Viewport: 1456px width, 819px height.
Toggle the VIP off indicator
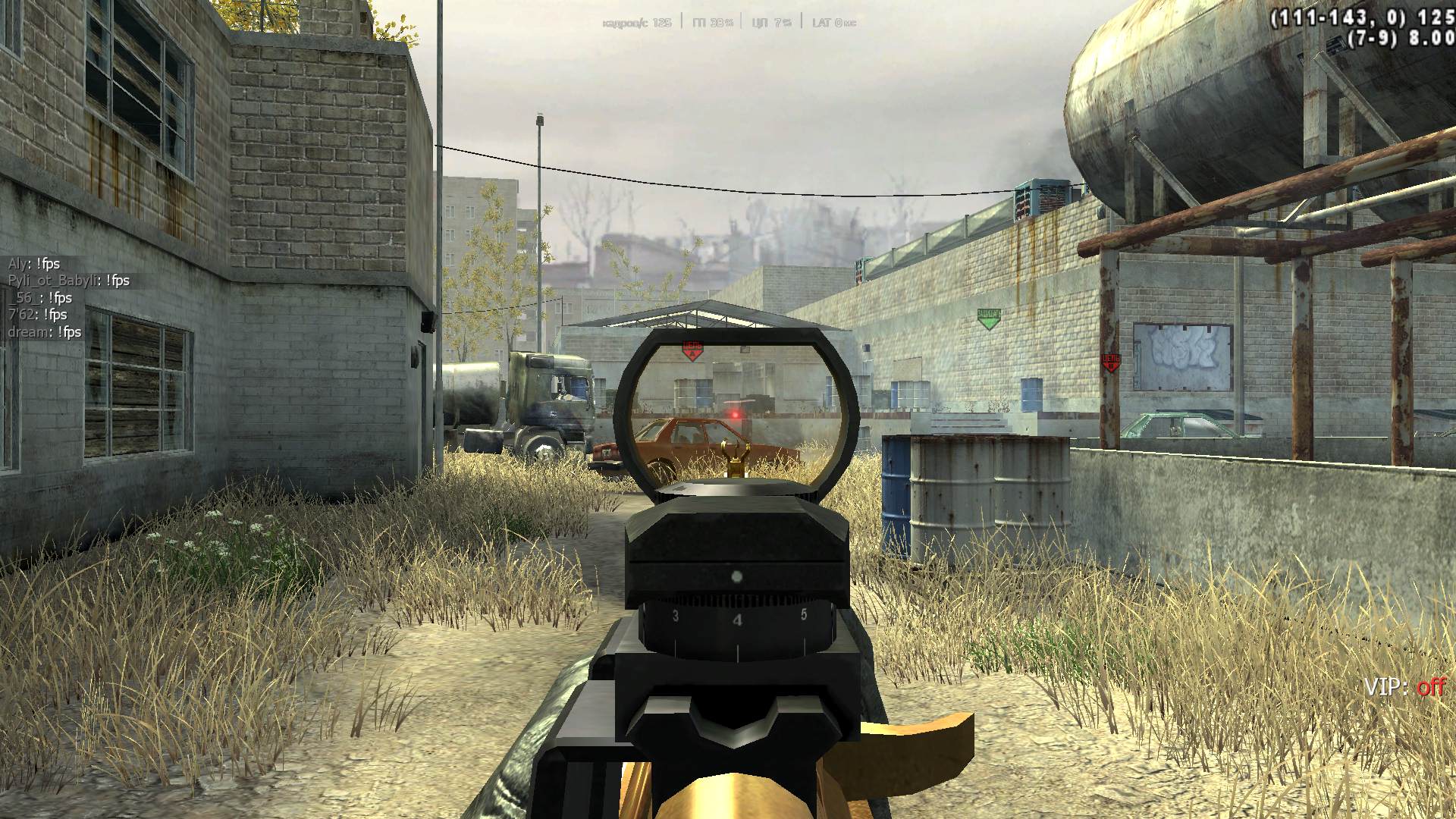click(x=1404, y=687)
